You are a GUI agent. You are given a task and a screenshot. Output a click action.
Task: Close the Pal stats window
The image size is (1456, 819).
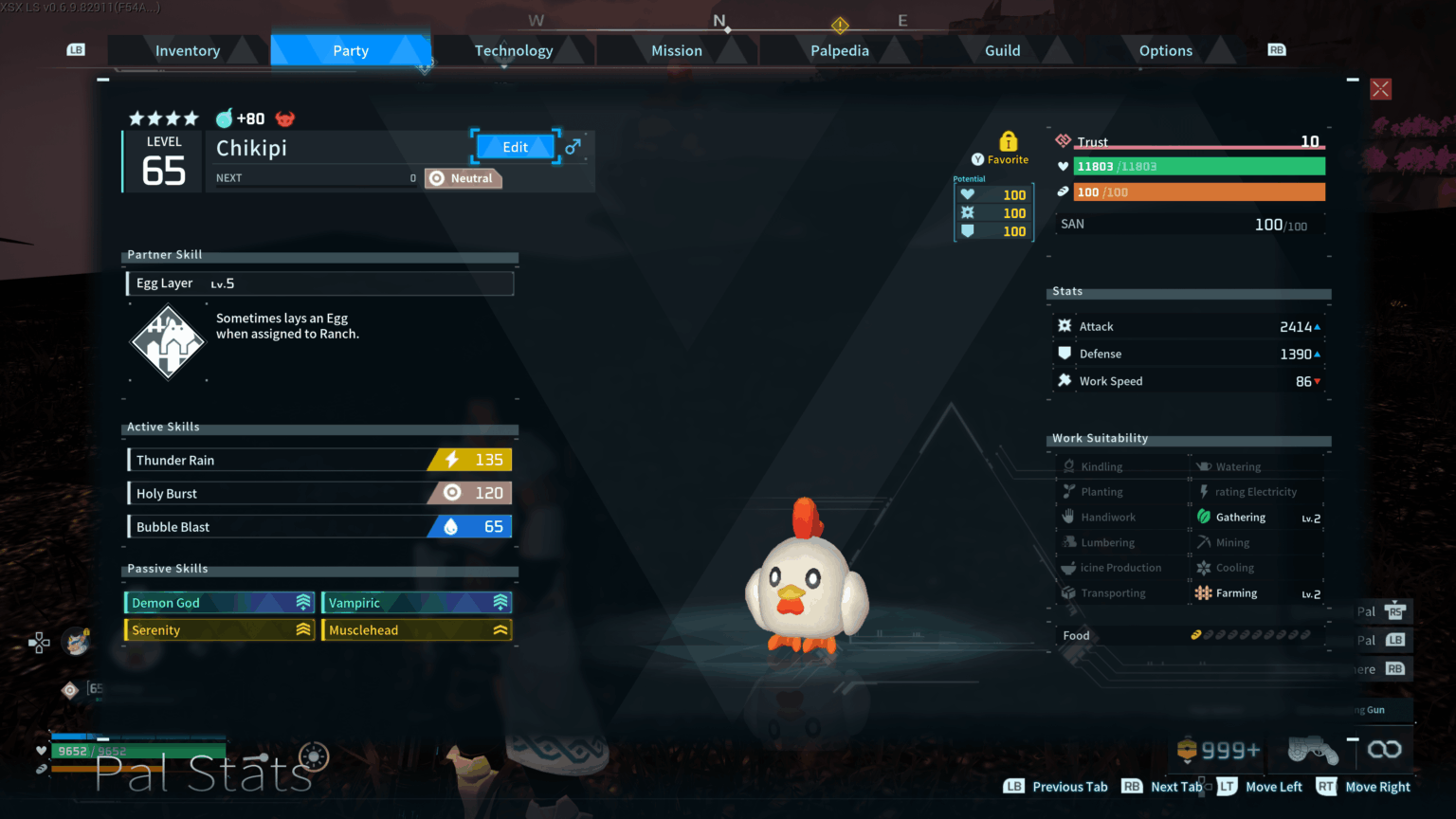pos(1380,89)
